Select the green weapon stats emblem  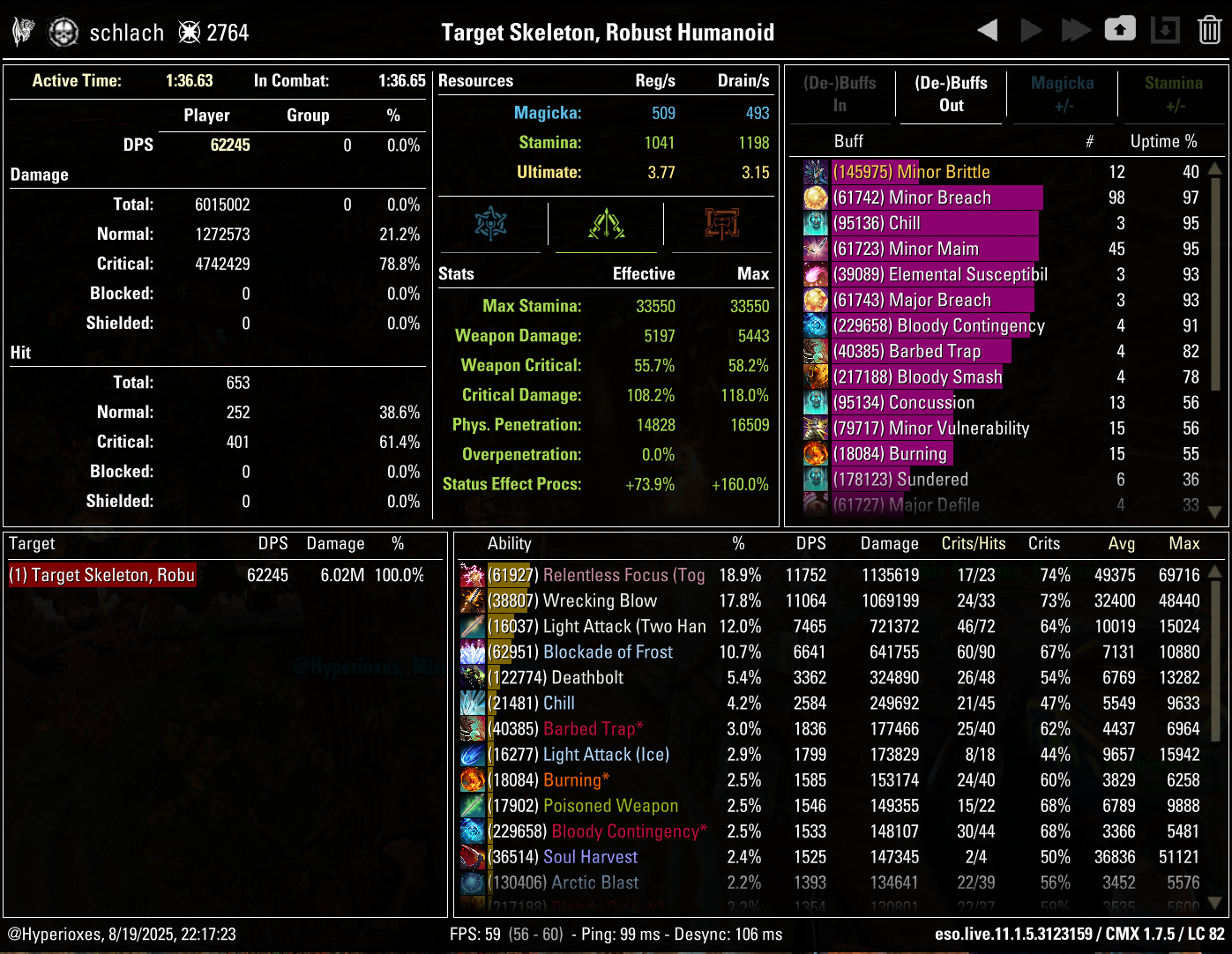pos(606,224)
